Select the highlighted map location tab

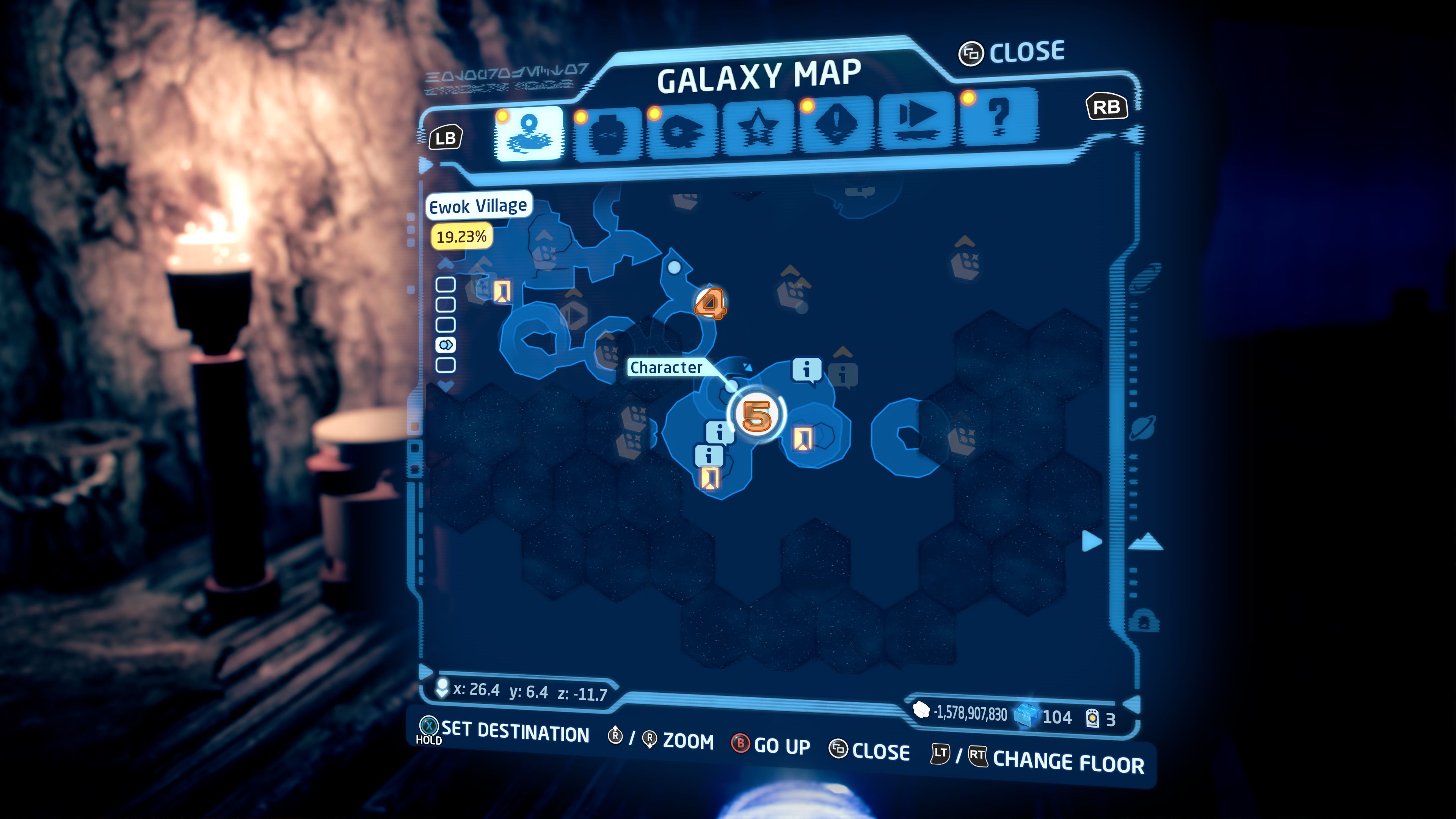[529, 134]
